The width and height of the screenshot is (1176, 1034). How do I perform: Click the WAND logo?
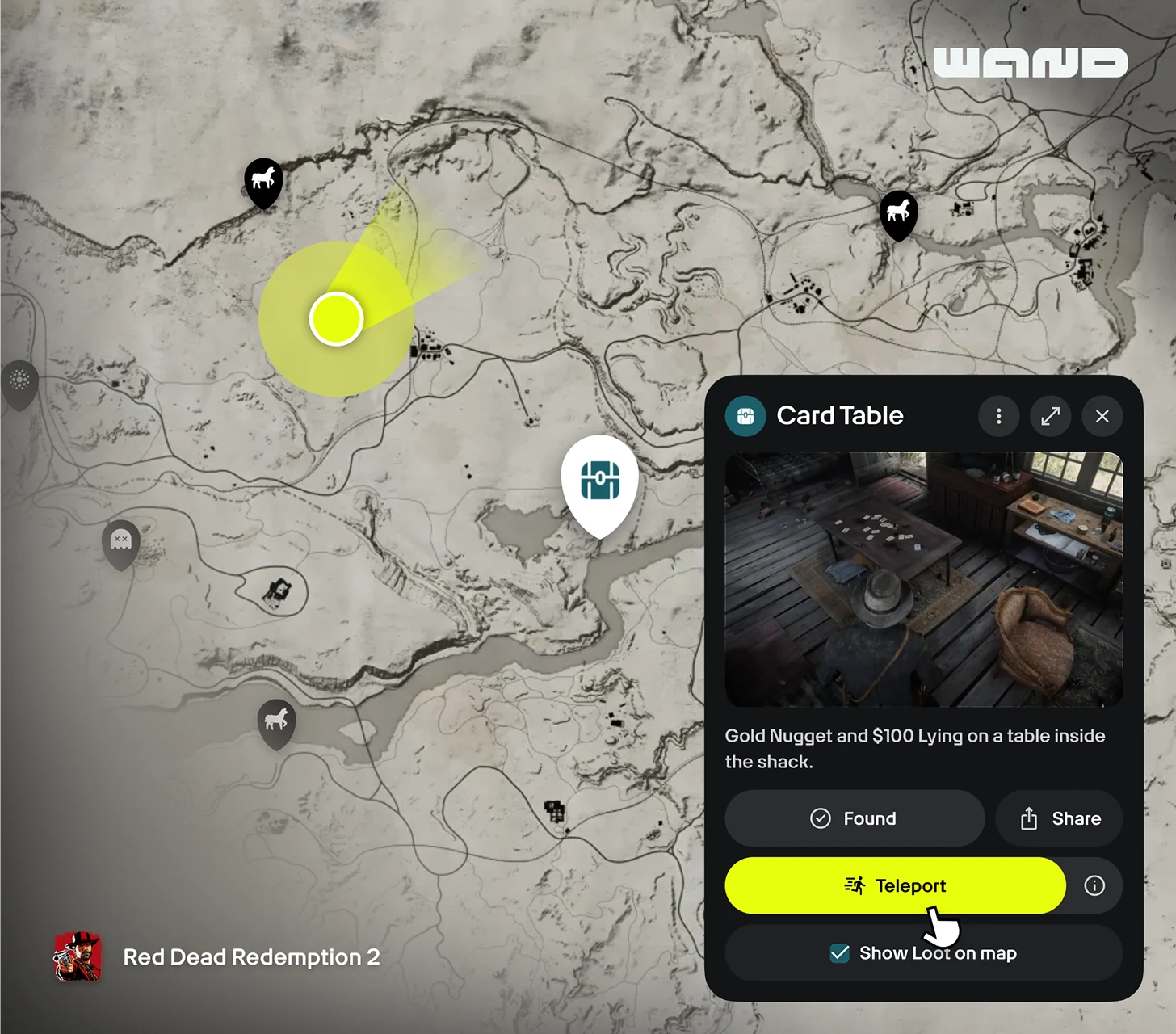[x=1030, y=63]
